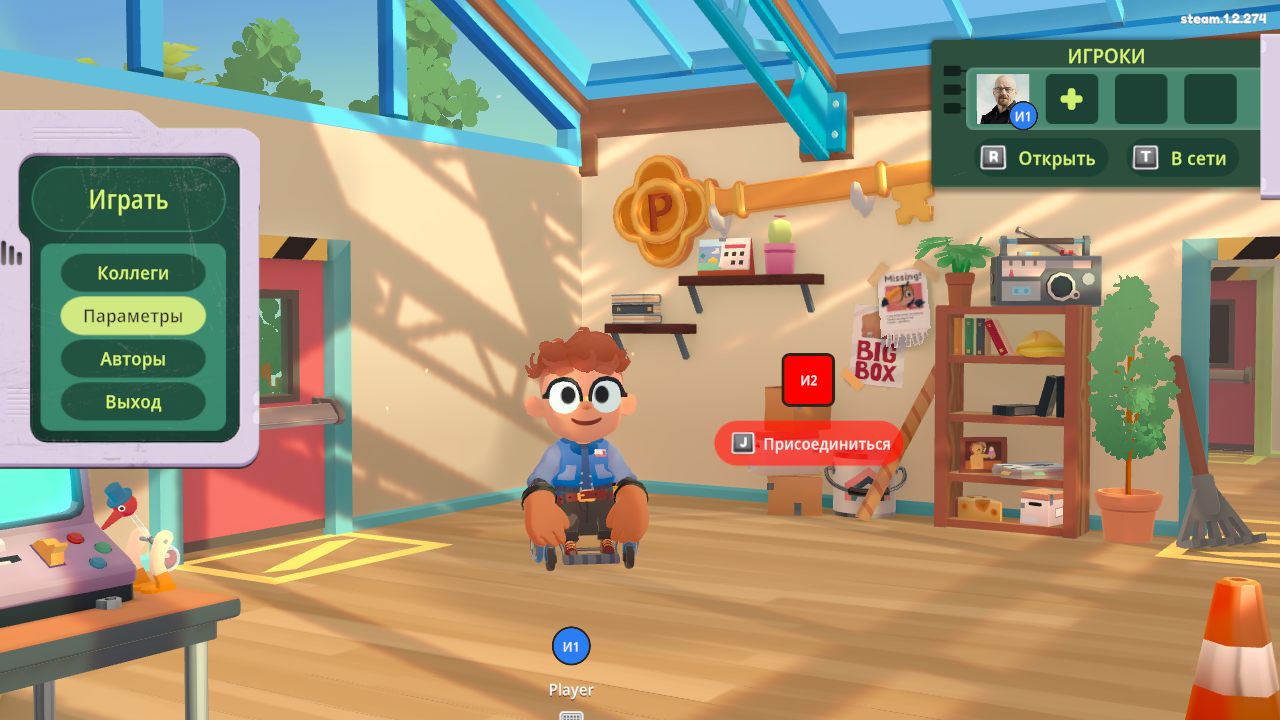This screenshot has width=1280, height=720.
Task: Click the Присоединиться join button
Action: coord(810,443)
